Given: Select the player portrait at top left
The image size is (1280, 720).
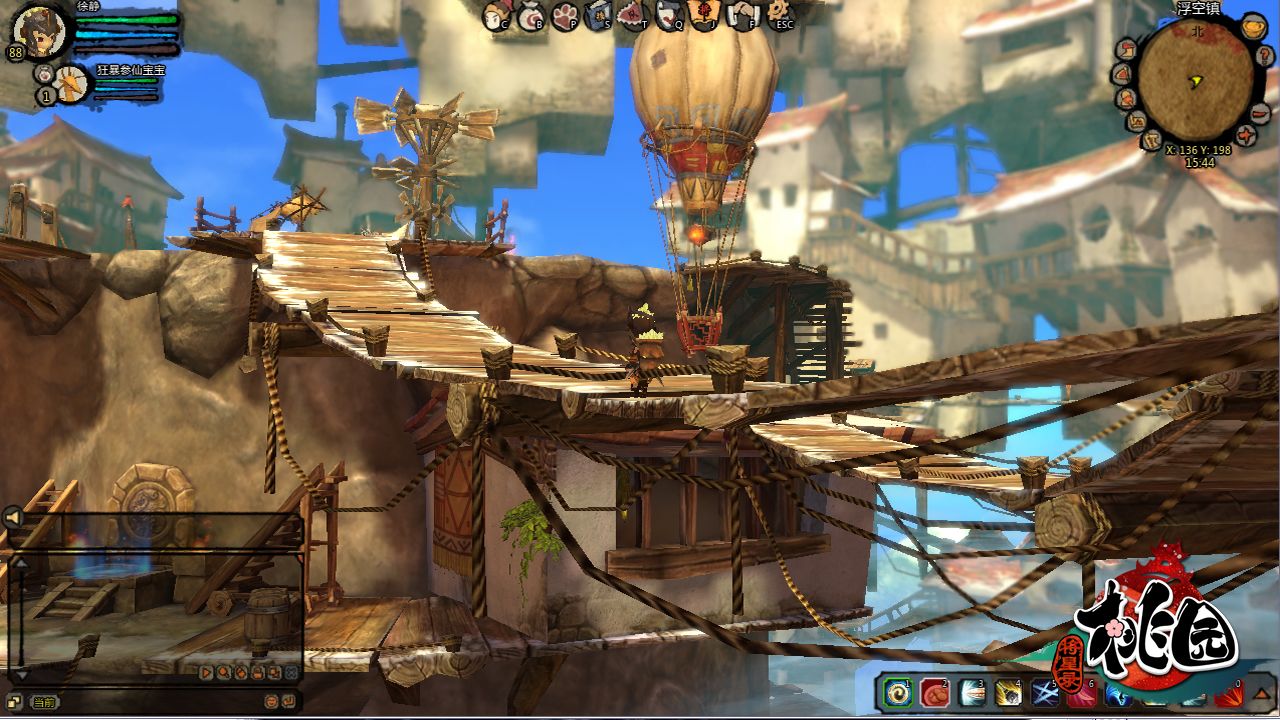Looking at the screenshot, I should coord(40,30).
